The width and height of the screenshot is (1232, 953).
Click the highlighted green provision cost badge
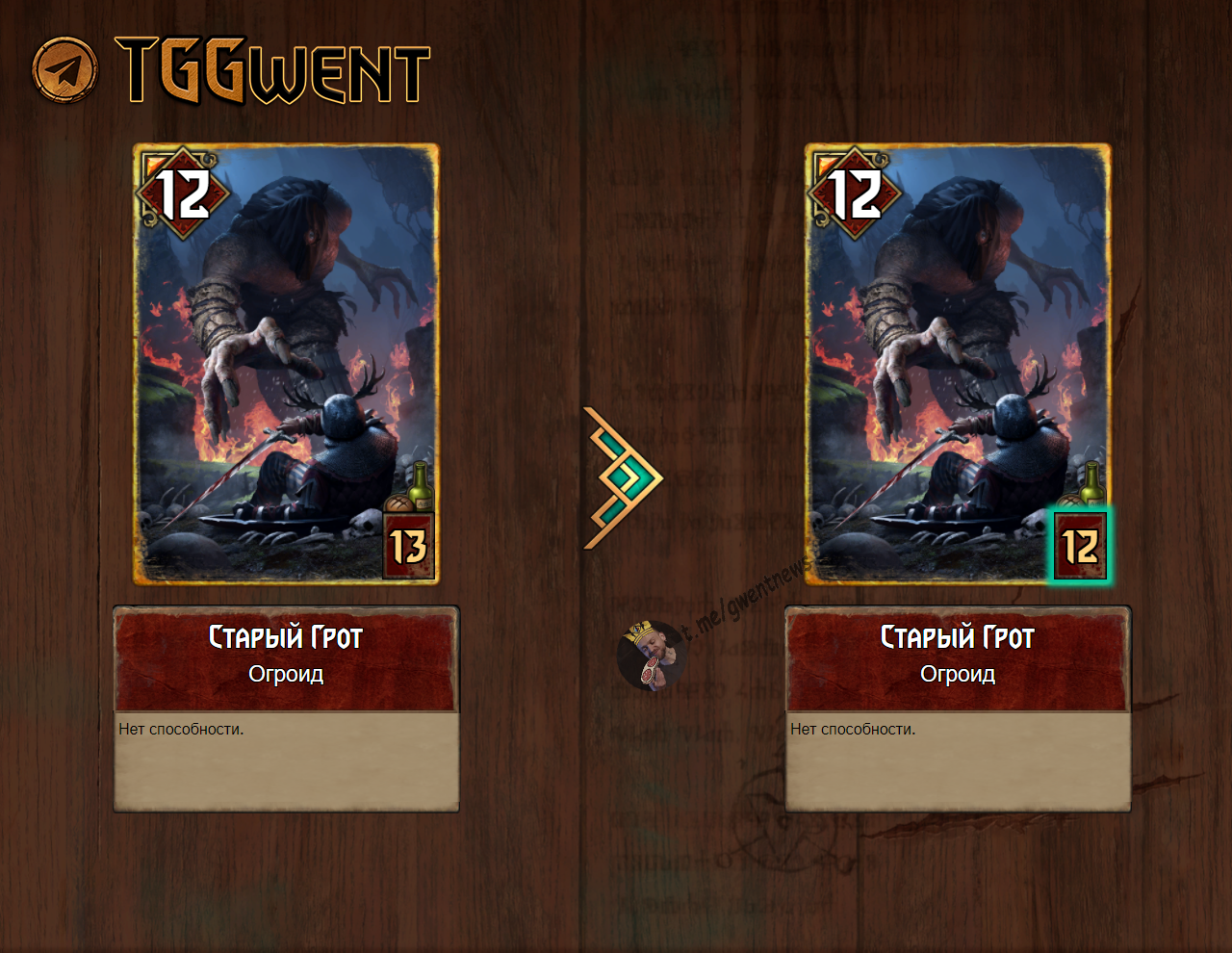click(1079, 547)
